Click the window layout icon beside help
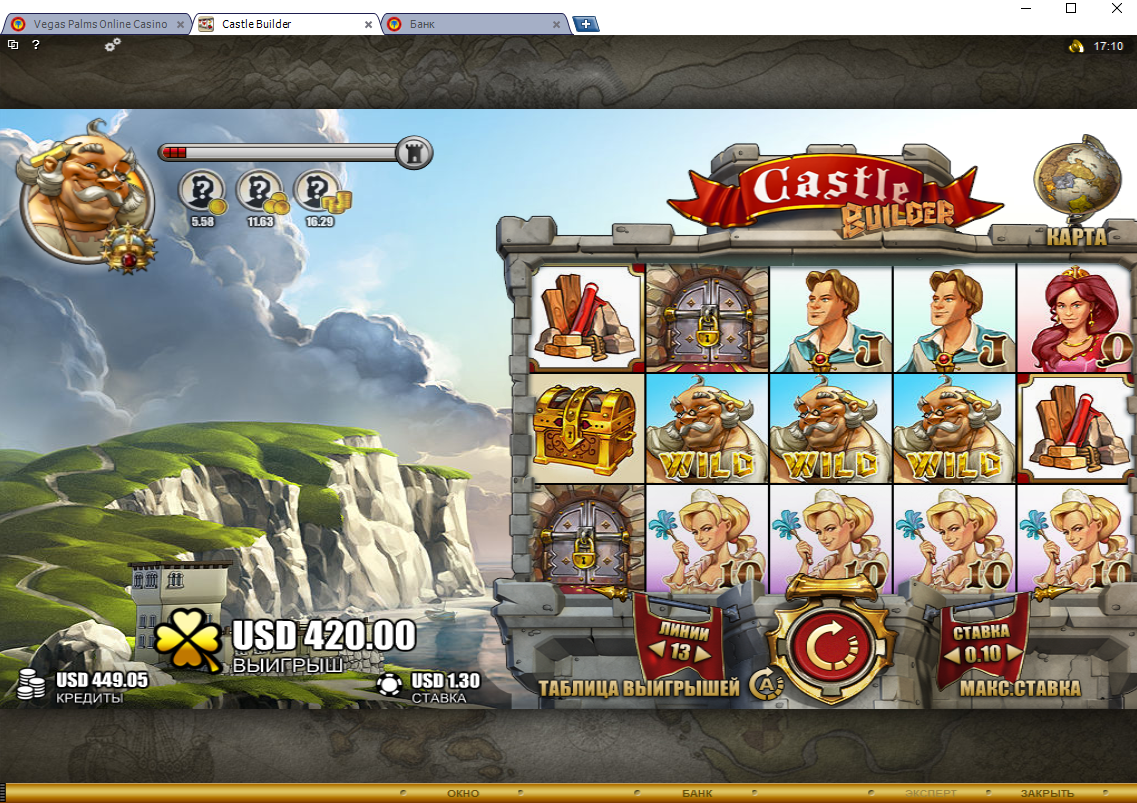1137x803 pixels. [13, 45]
